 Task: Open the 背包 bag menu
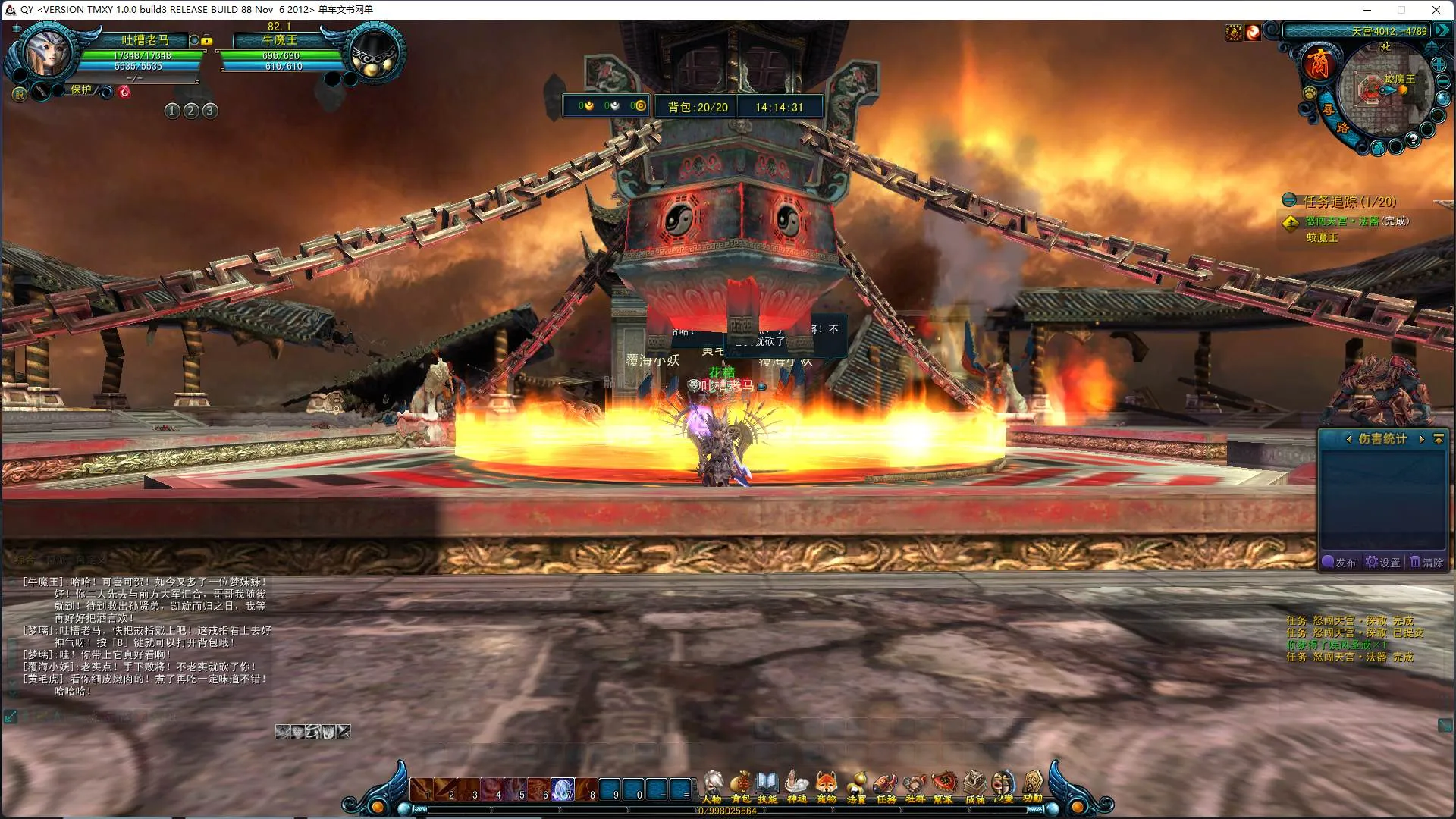[x=740, y=786]
